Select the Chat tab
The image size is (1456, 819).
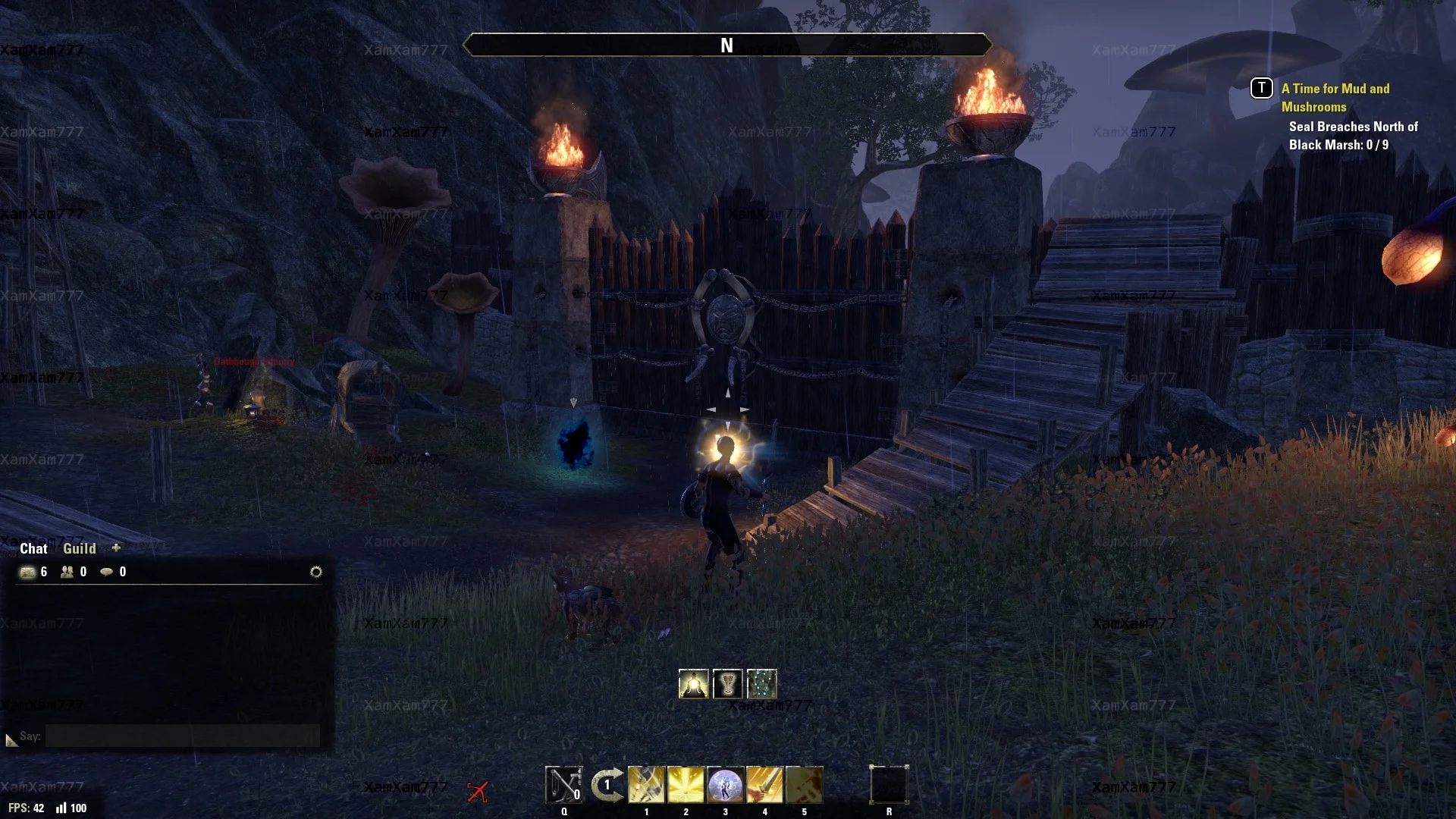[x=33, y=548]
